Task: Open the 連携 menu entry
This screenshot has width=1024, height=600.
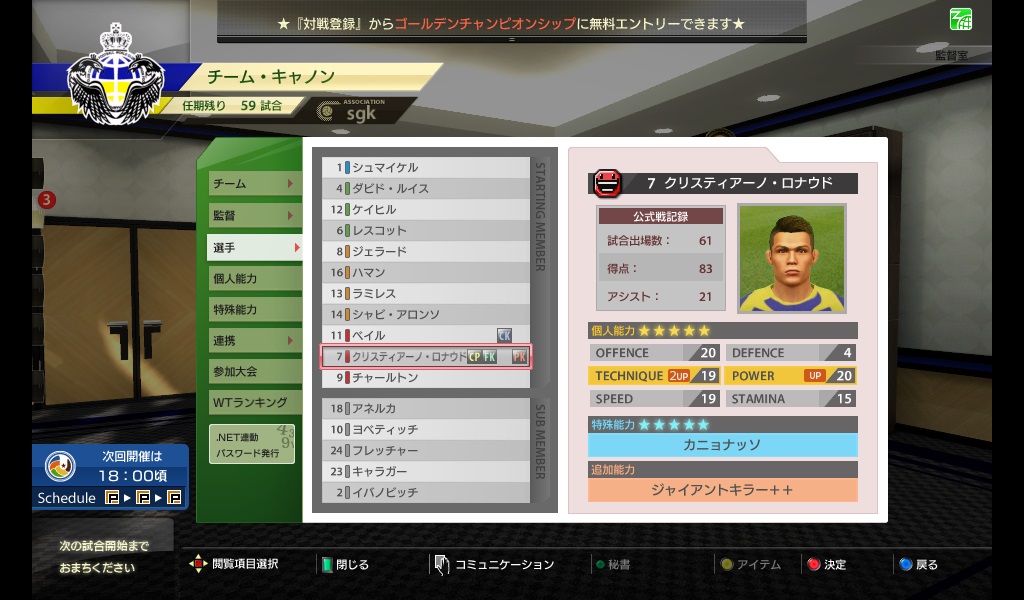Action: [x=251, y=340]
